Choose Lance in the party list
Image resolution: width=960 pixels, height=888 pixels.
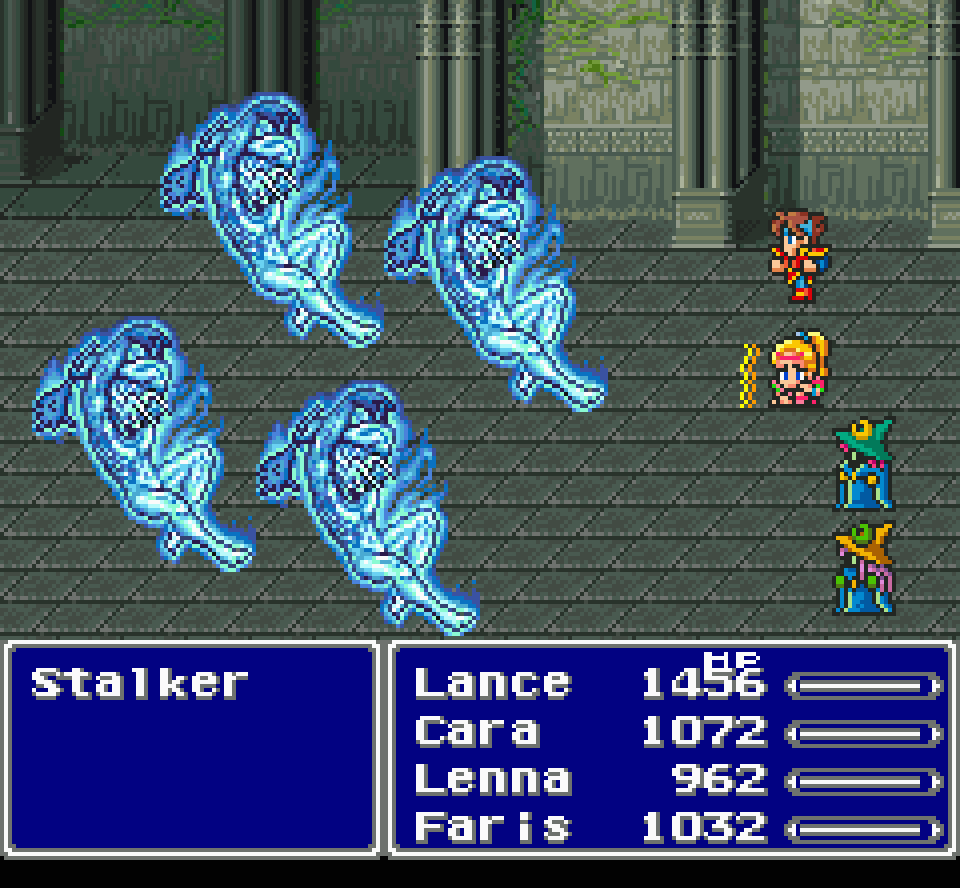492,684
